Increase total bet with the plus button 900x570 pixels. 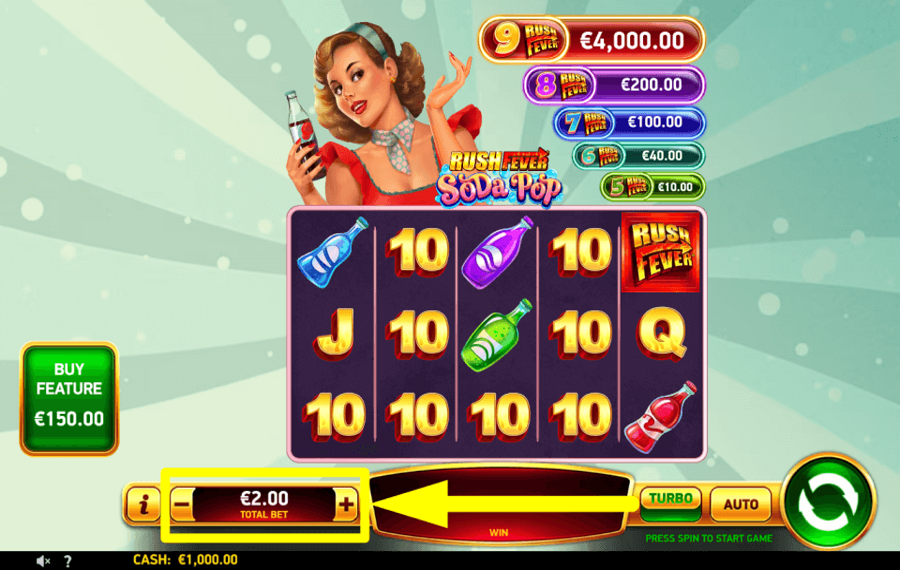346,505
